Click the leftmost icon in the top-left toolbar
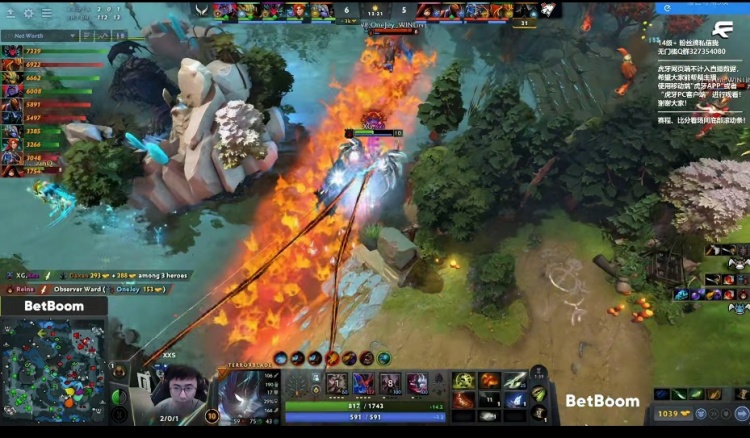Viewport: 750px width, 438px height. coord(9,14)
